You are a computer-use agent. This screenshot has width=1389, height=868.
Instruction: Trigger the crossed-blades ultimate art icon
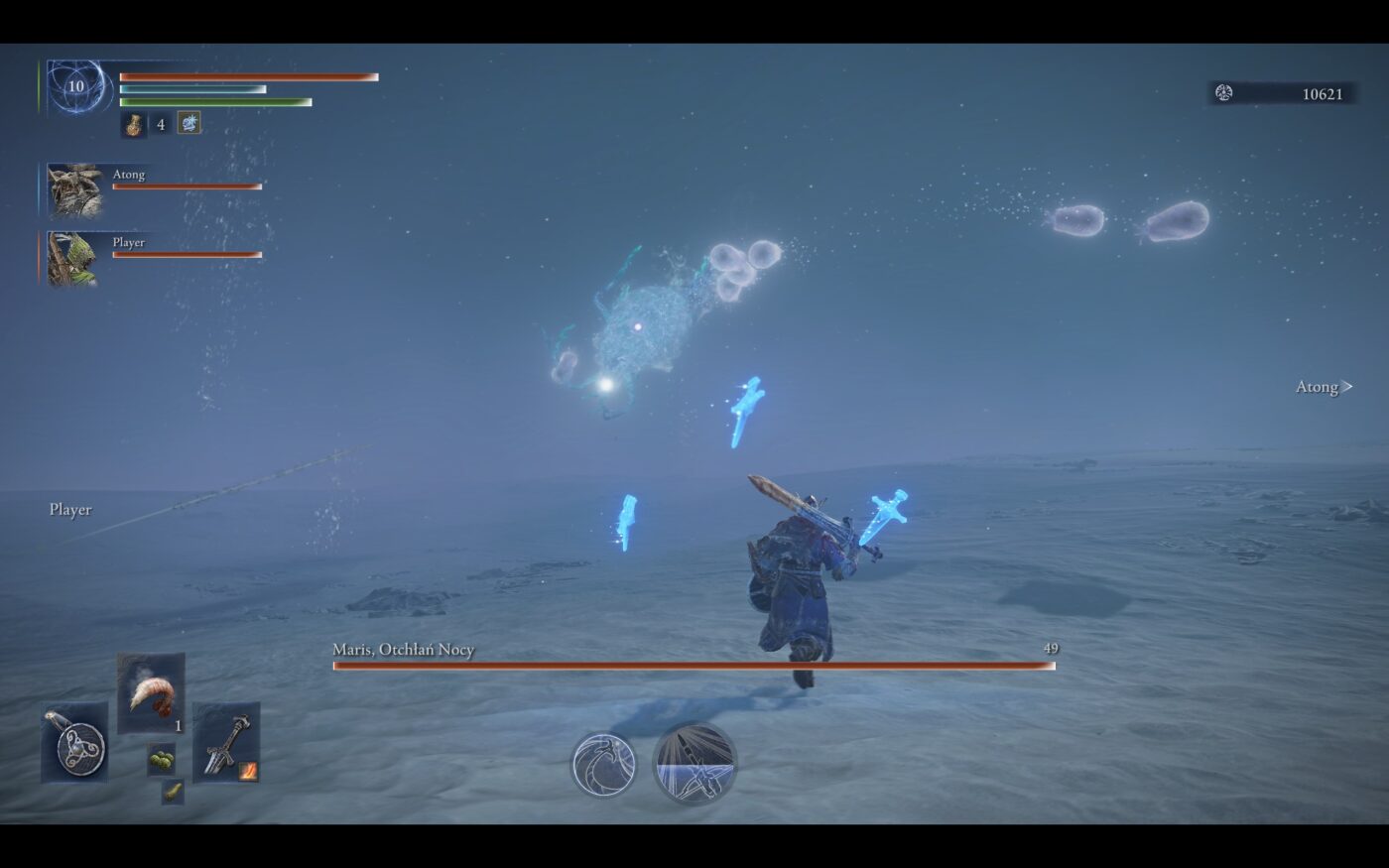point(694,763)
